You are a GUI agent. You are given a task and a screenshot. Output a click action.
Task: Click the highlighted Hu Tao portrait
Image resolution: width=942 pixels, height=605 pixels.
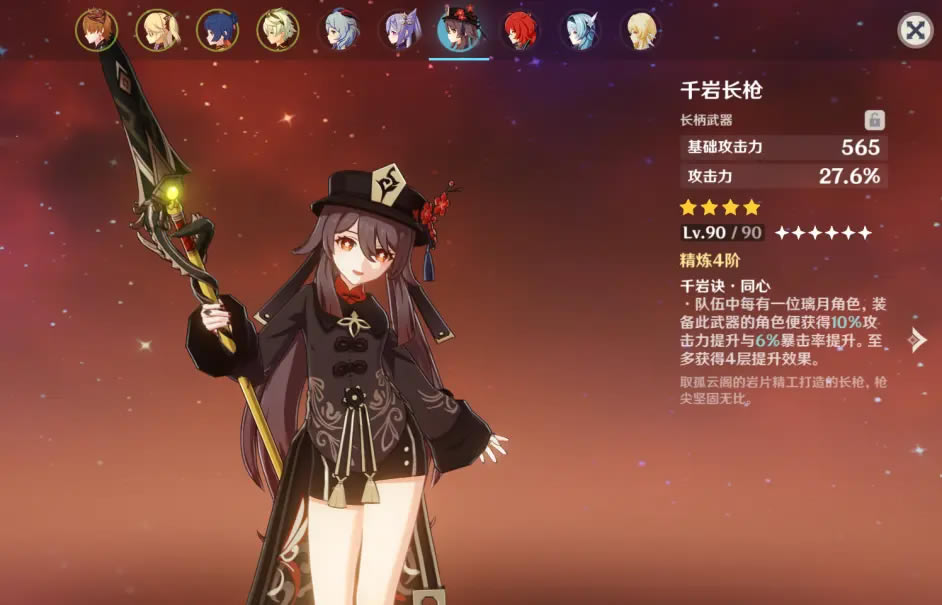[459, 30]
